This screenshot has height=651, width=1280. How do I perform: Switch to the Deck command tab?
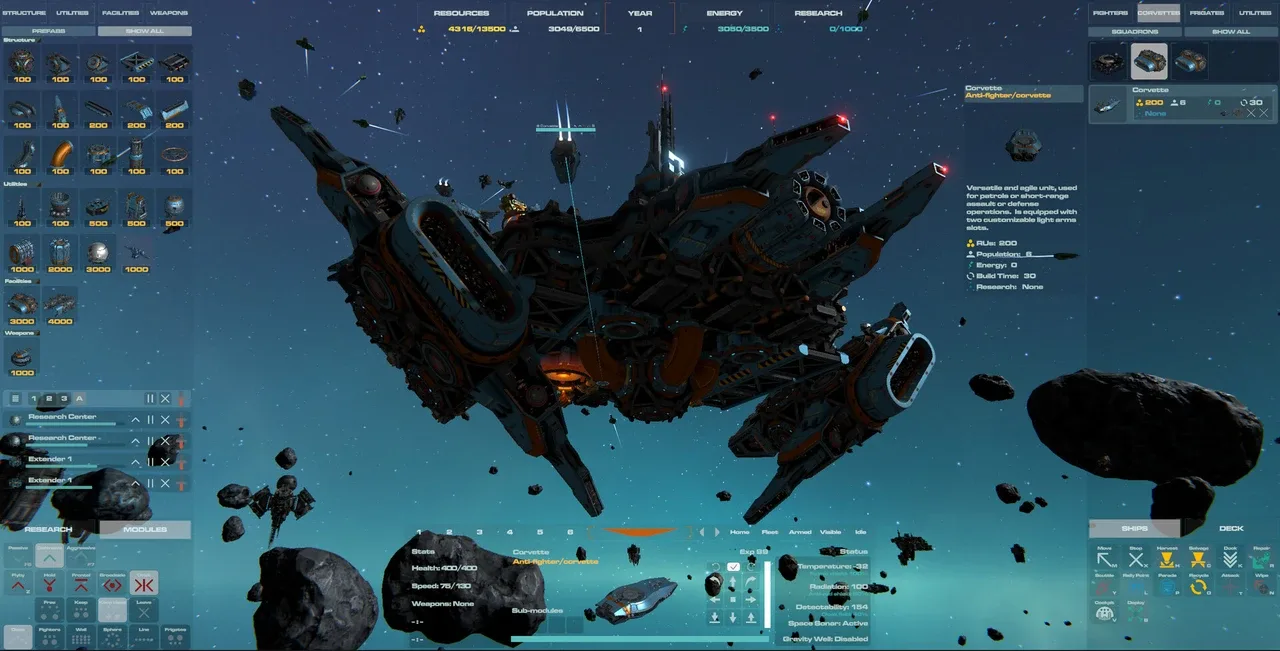(x=1231, y=528)
